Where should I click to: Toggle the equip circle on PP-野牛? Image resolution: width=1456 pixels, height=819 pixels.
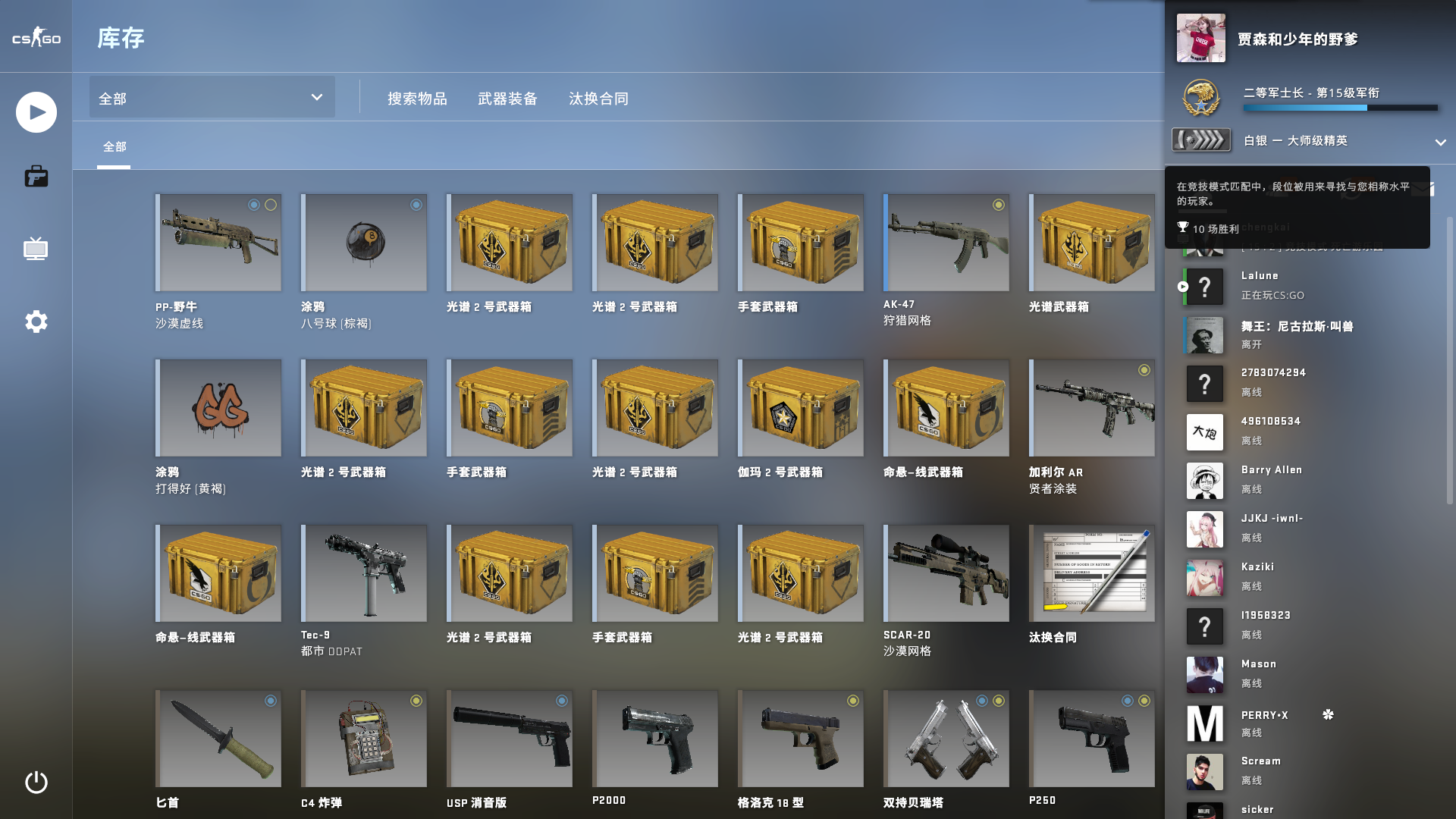(254, 205)
